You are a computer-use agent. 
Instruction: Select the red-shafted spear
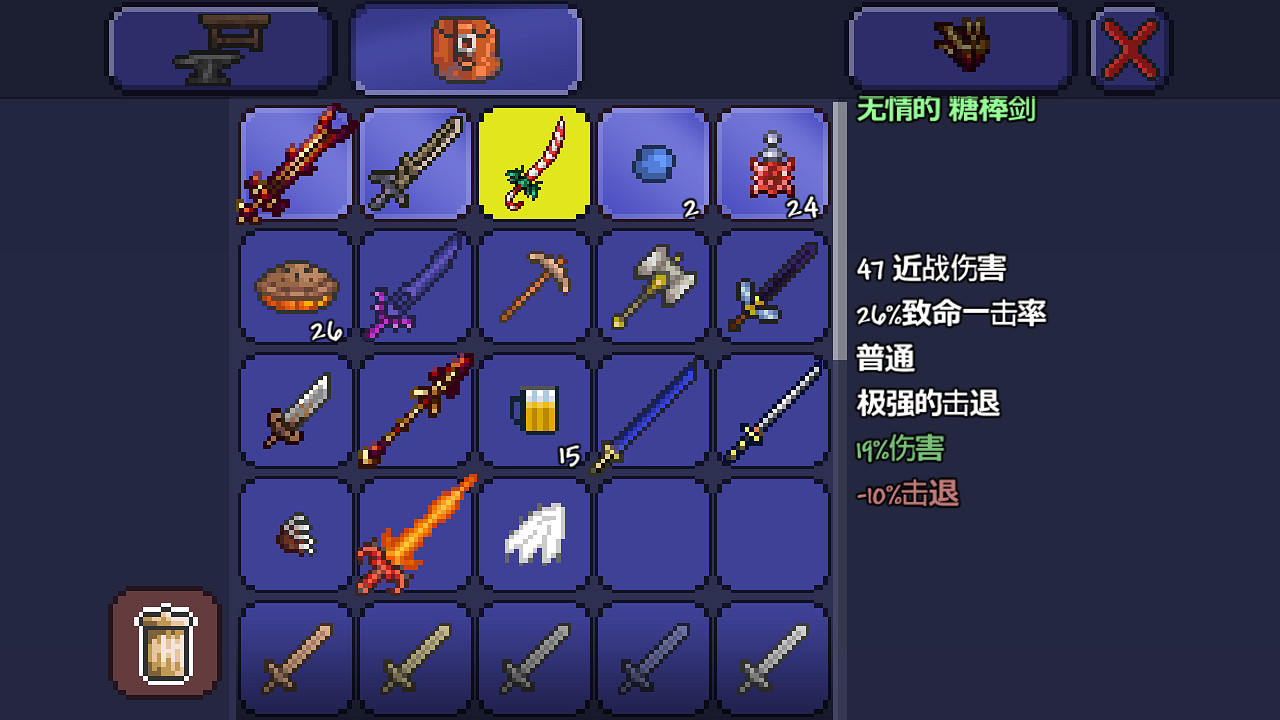pos(414,411)
